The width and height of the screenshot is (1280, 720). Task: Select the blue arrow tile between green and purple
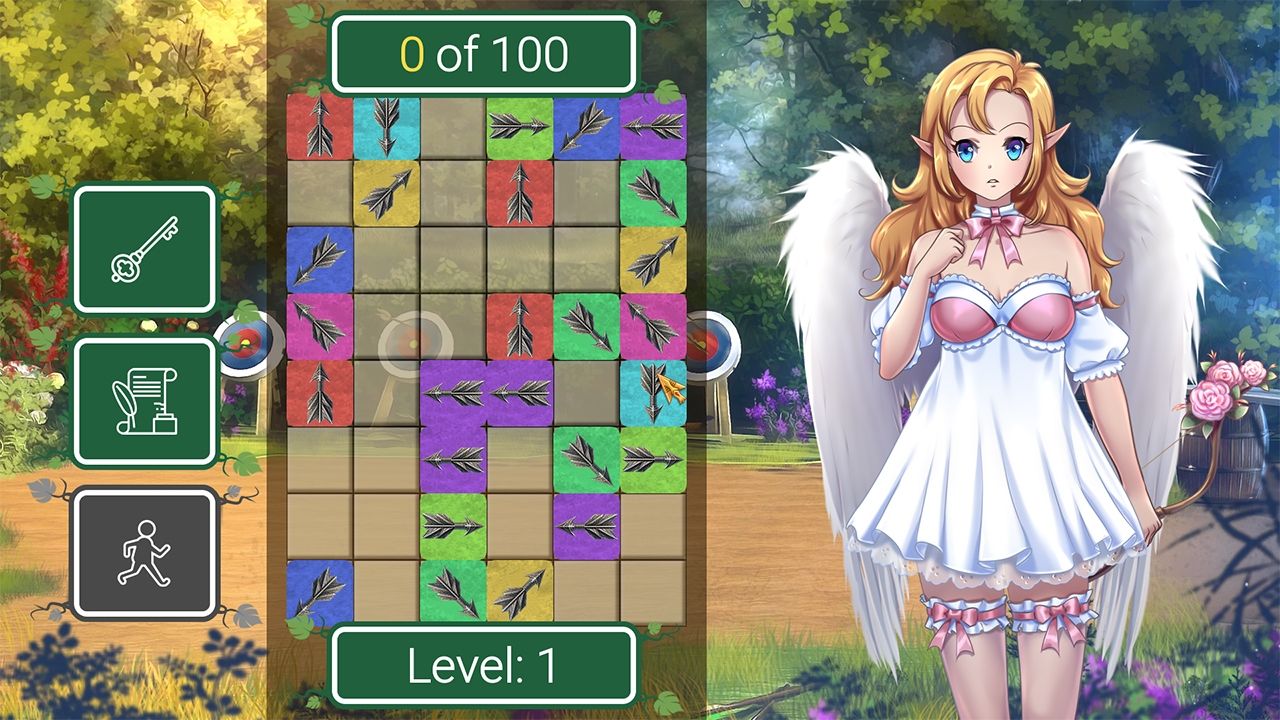click(586, 126)
